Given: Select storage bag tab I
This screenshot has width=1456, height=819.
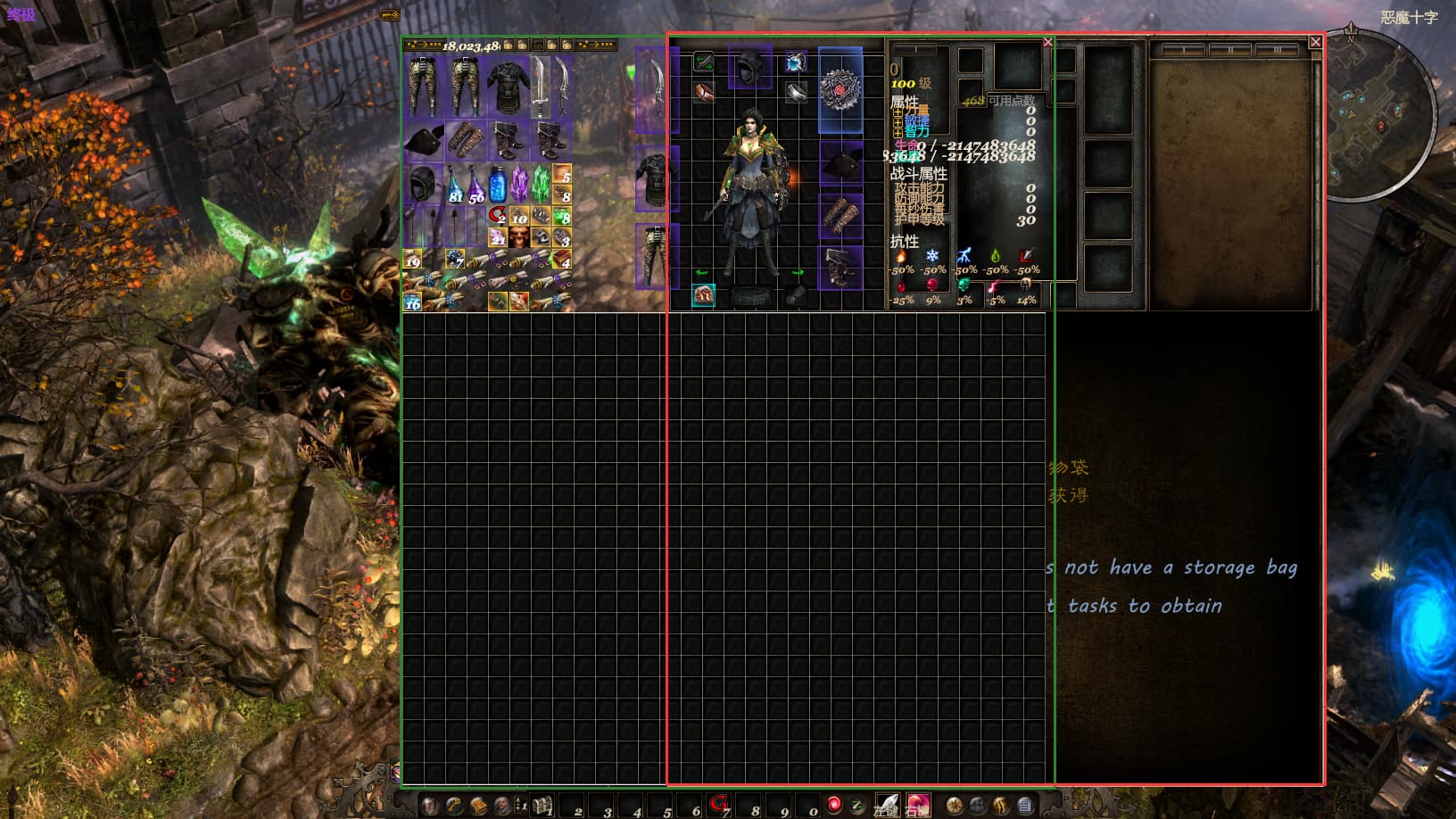Looking at the screenshot, I should tap(1183, 50).
